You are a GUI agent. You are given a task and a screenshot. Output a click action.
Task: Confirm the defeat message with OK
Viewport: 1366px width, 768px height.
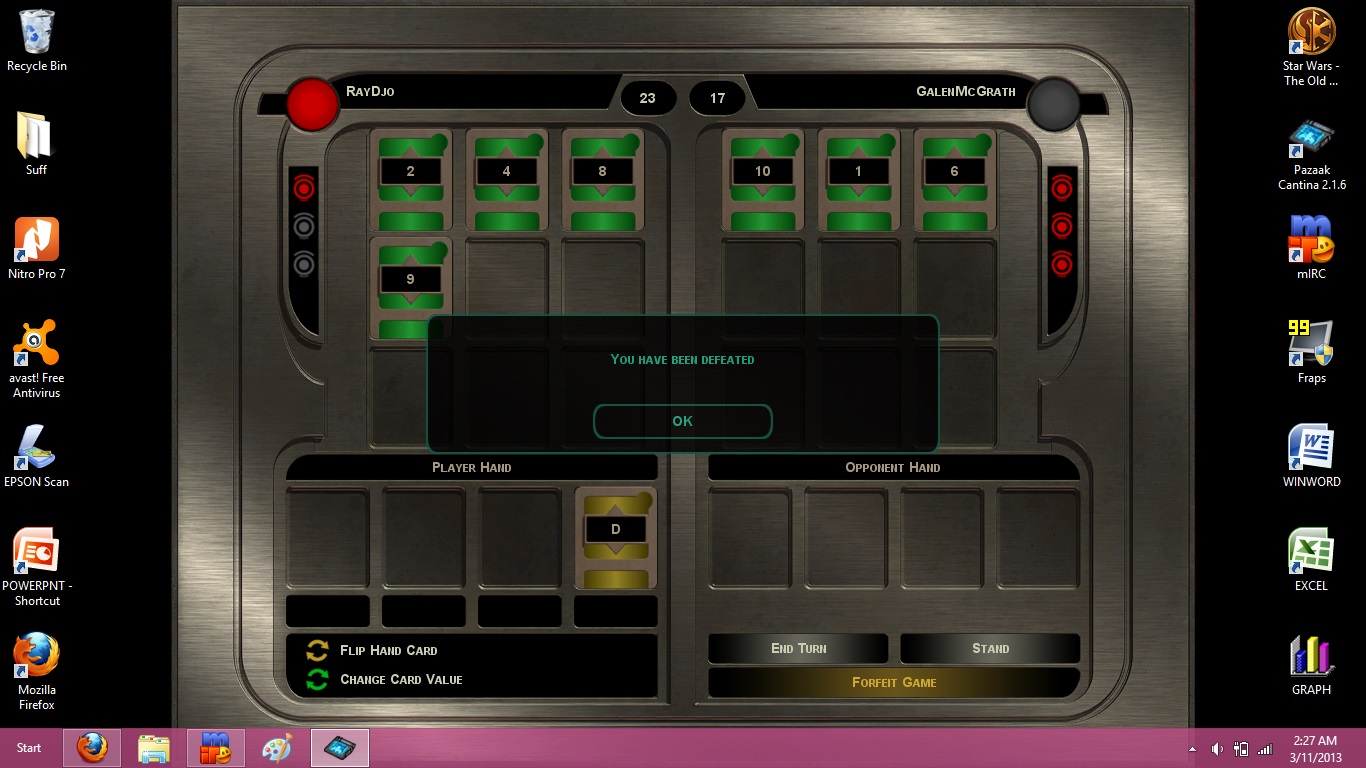coord(682,421)
